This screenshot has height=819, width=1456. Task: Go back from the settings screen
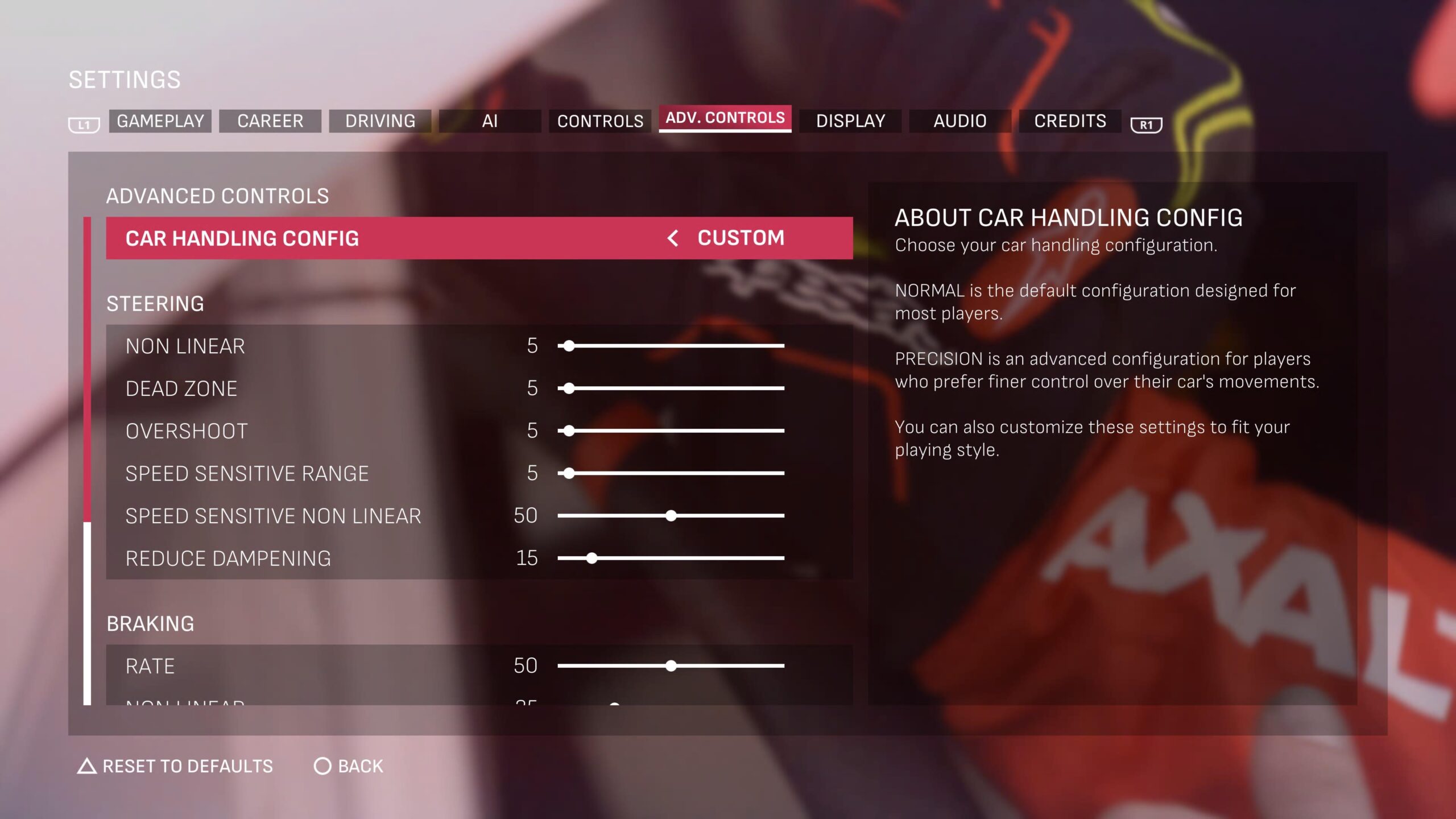(349, 767)
